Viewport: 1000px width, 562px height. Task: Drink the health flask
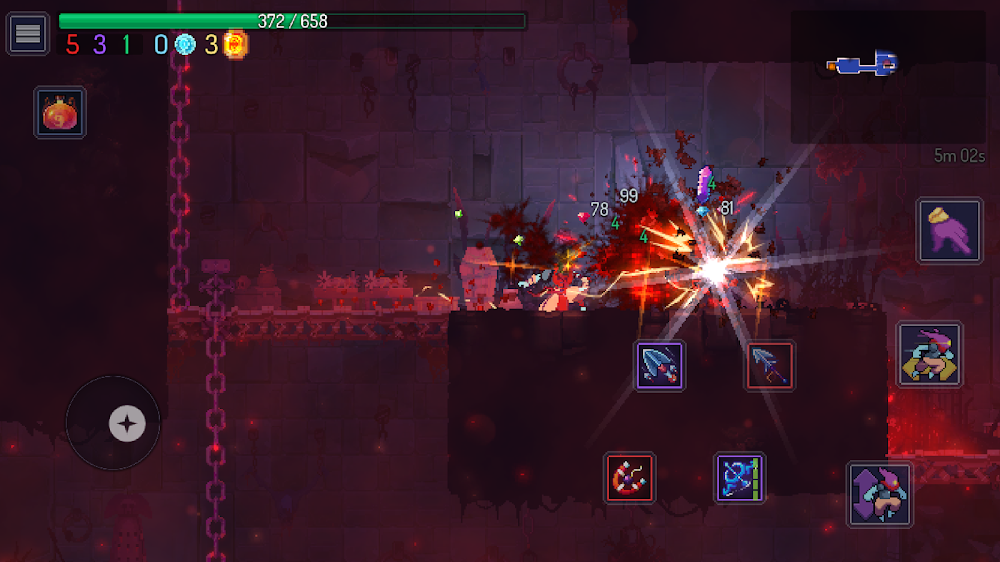[60, 112]
